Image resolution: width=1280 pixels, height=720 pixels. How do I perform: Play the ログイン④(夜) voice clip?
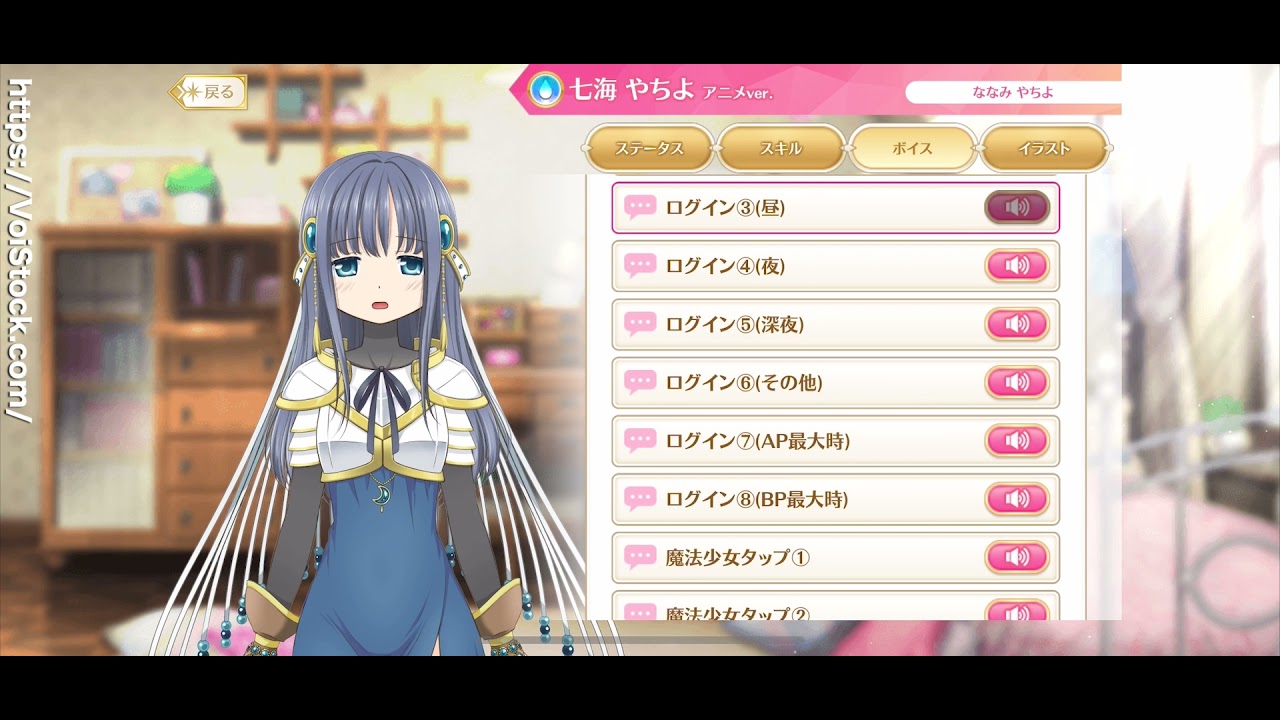click(1017, 266)
